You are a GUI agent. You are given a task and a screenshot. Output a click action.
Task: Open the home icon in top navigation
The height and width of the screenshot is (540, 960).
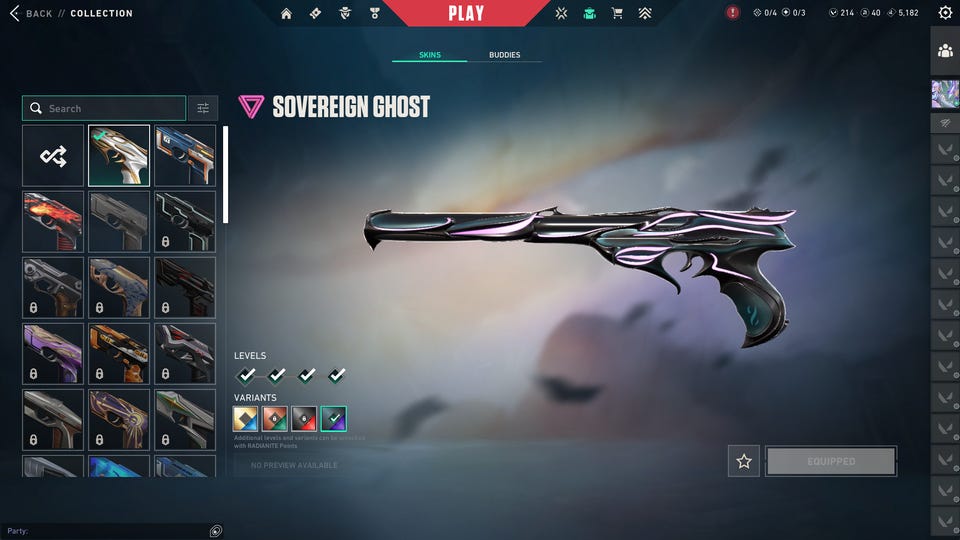point(287,13)
